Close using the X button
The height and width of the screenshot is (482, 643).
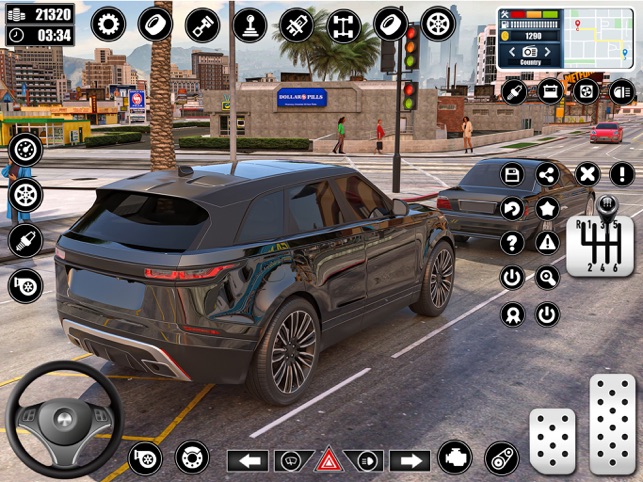588,175
